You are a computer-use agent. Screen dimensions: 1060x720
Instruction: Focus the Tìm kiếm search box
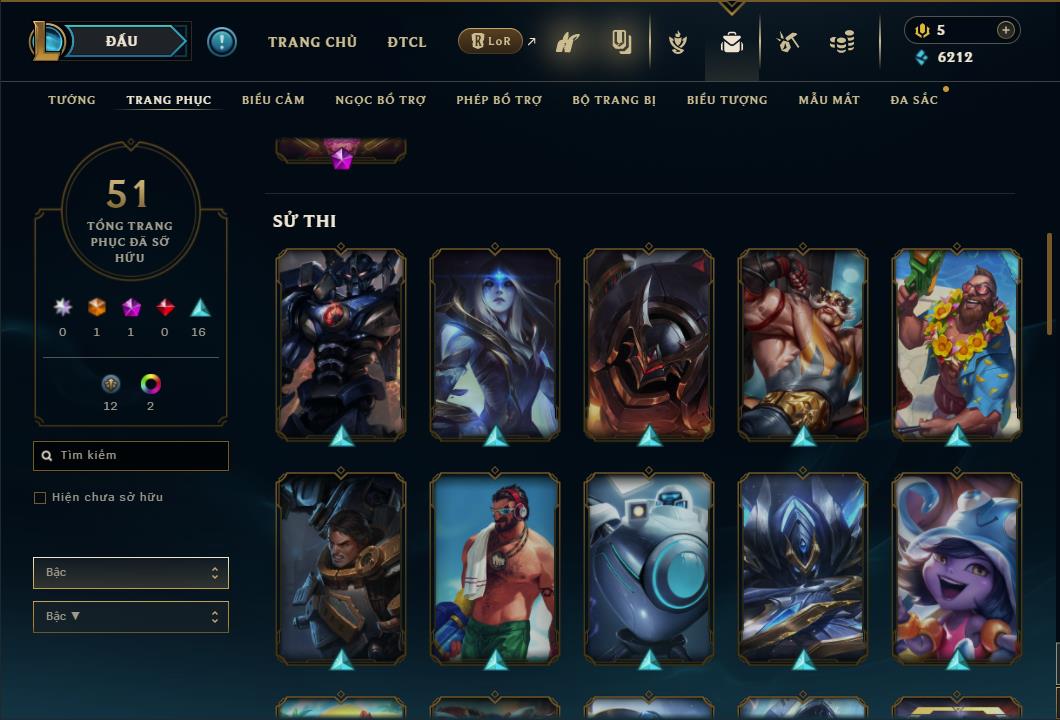(140, 456)
